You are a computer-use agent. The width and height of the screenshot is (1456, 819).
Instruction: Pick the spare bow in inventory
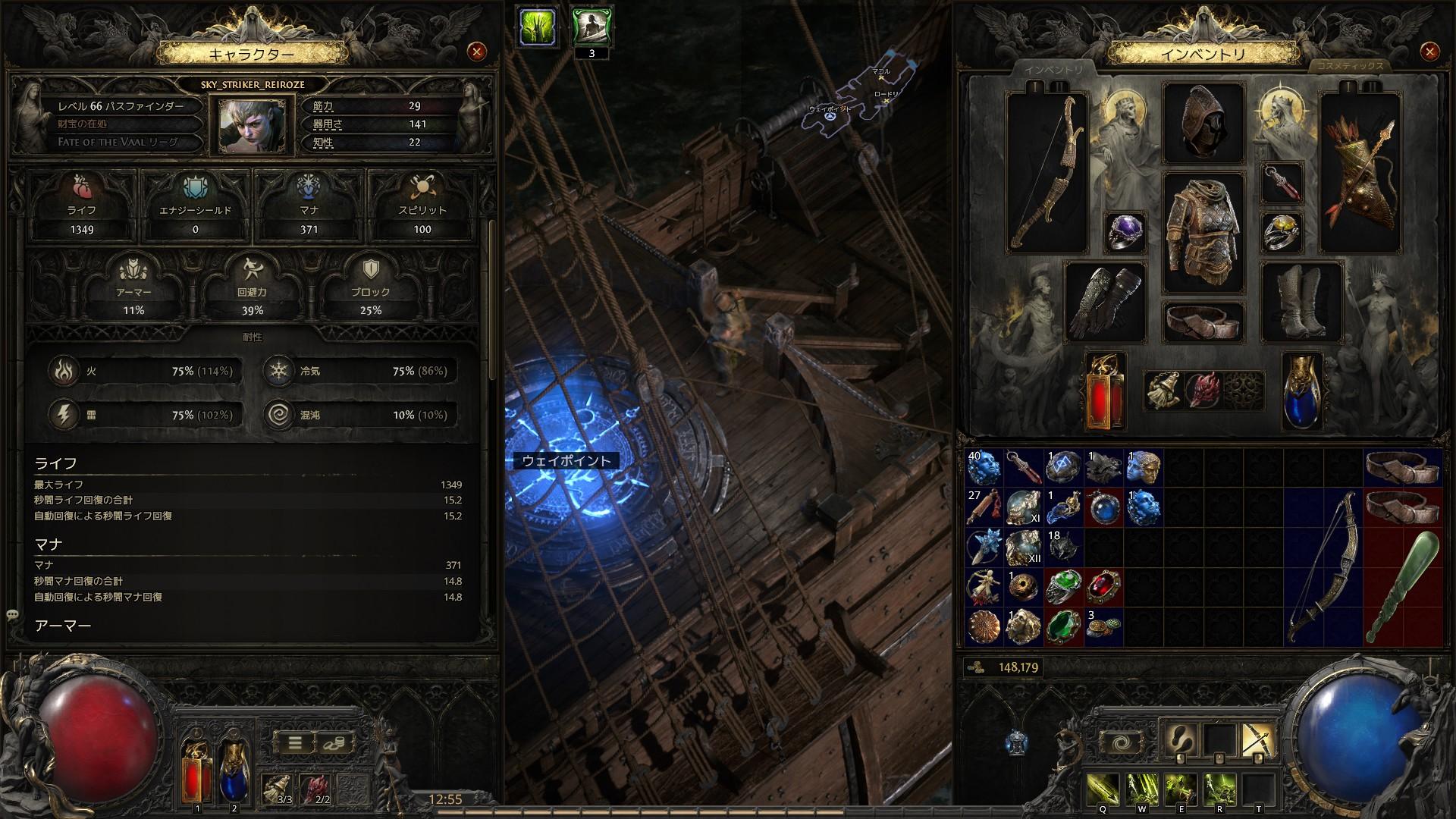pos(1323,566)
